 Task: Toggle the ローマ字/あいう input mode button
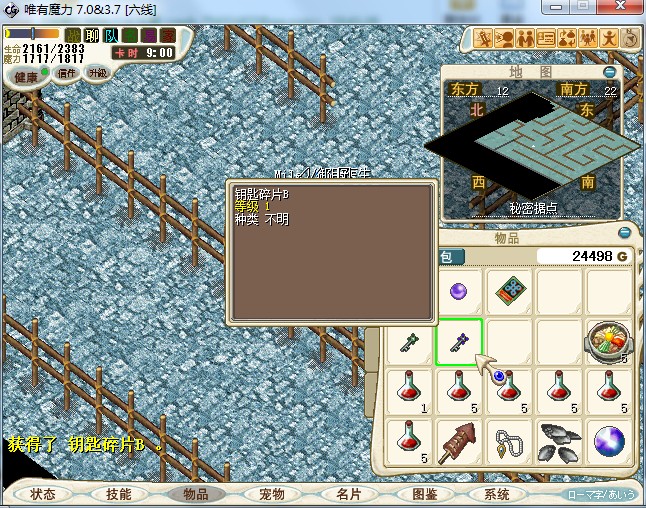click(601, 495)
